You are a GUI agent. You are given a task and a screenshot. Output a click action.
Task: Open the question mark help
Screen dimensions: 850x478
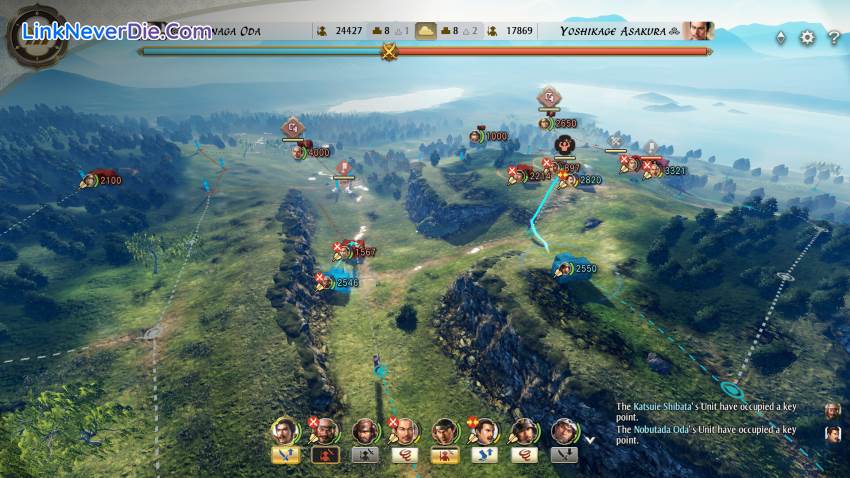click(x=834, y=38)
